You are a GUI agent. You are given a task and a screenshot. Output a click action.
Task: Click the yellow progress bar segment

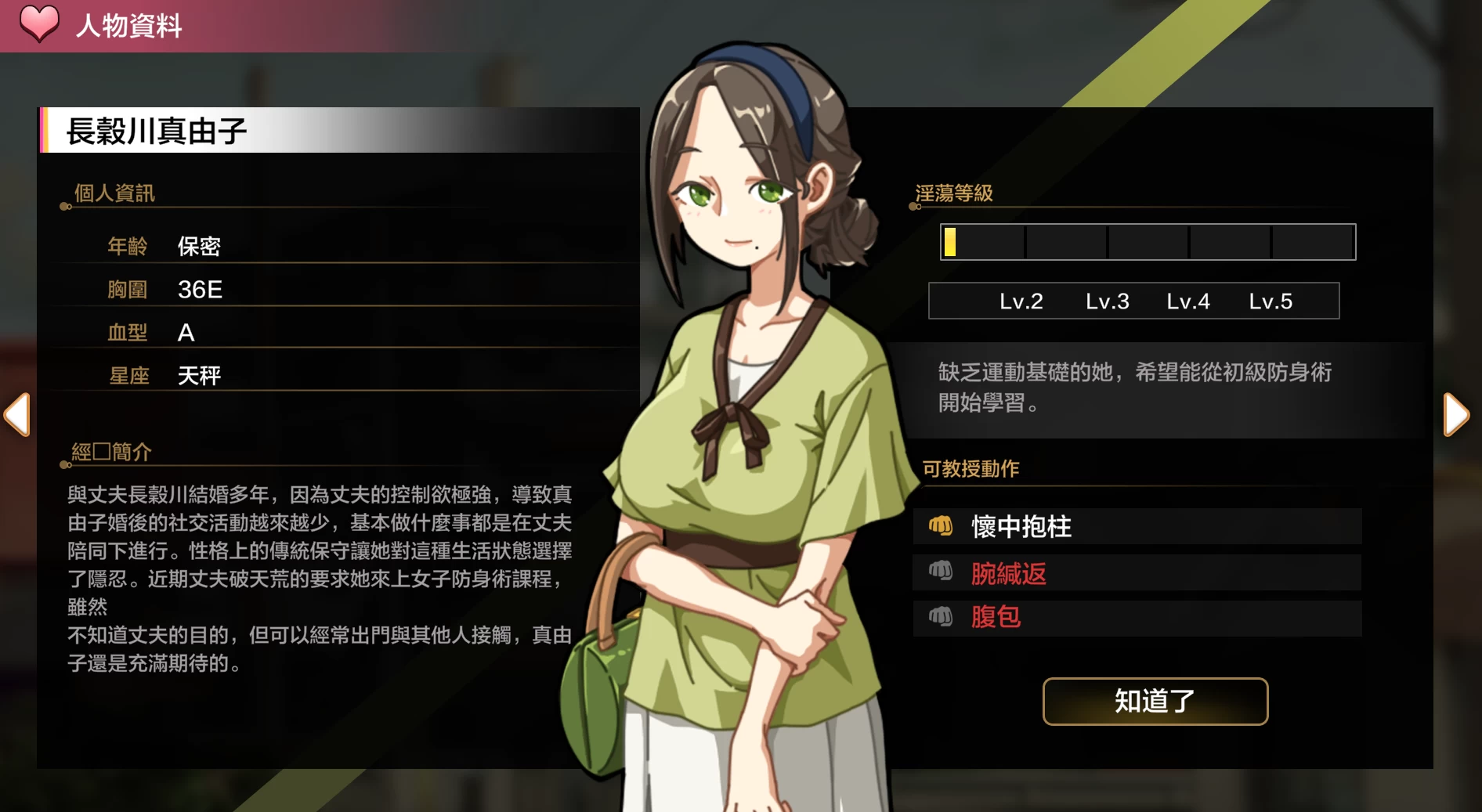click(x=950, y=242)
